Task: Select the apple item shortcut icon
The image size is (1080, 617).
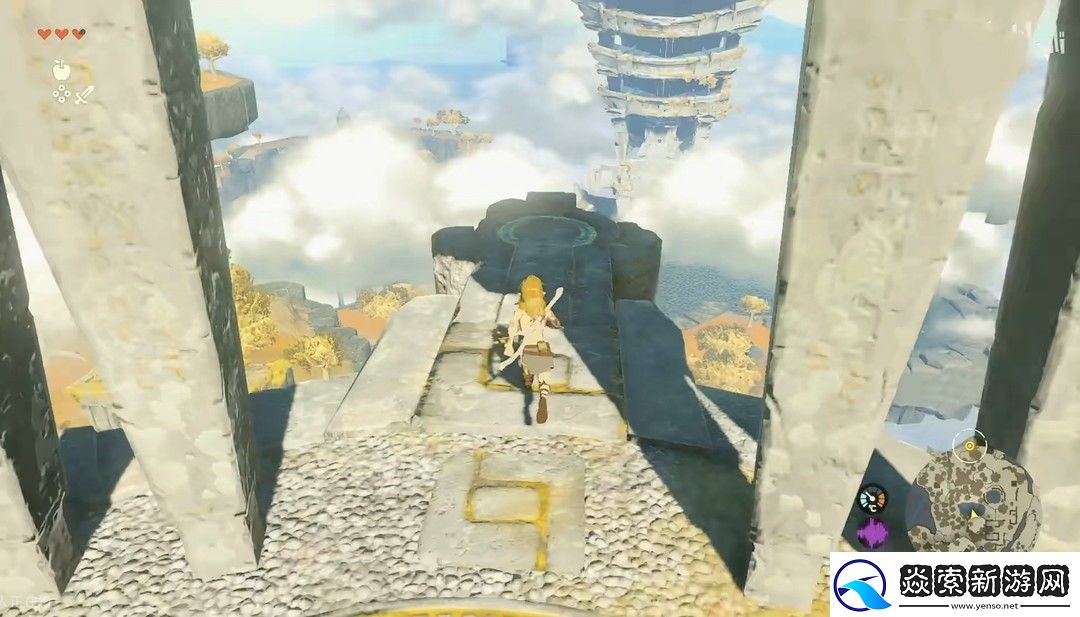Action: pos(62,69)
